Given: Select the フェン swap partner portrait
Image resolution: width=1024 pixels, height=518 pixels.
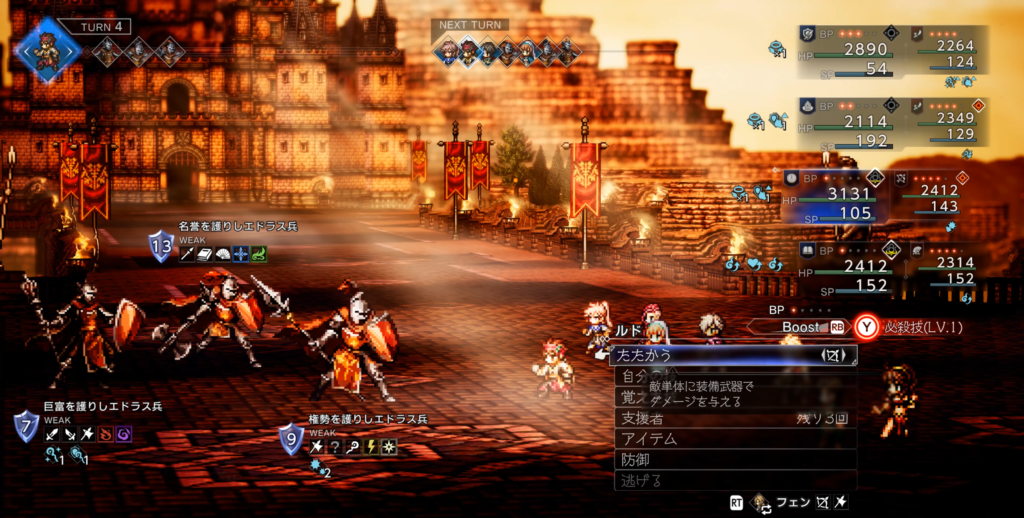Looking at the screenshot, I should click(x=762, y=502).
